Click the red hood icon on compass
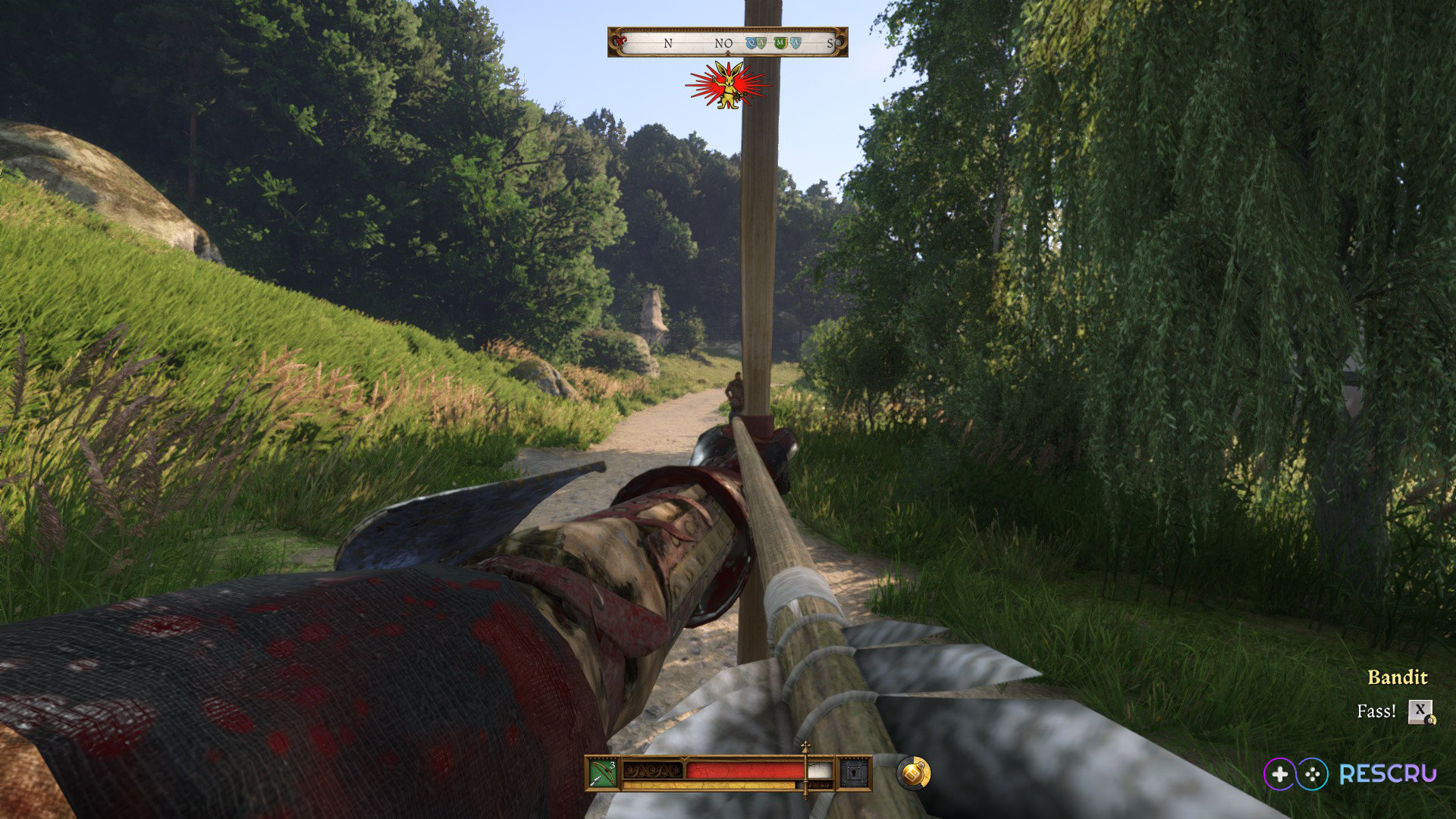Image resolution: width=1456 pixels, height=819 pixels. pos(622,41)
